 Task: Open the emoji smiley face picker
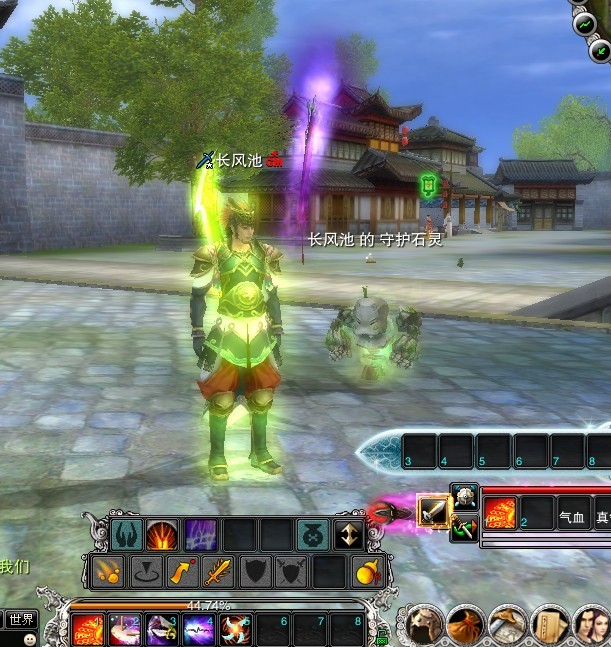tap(29, 638)
